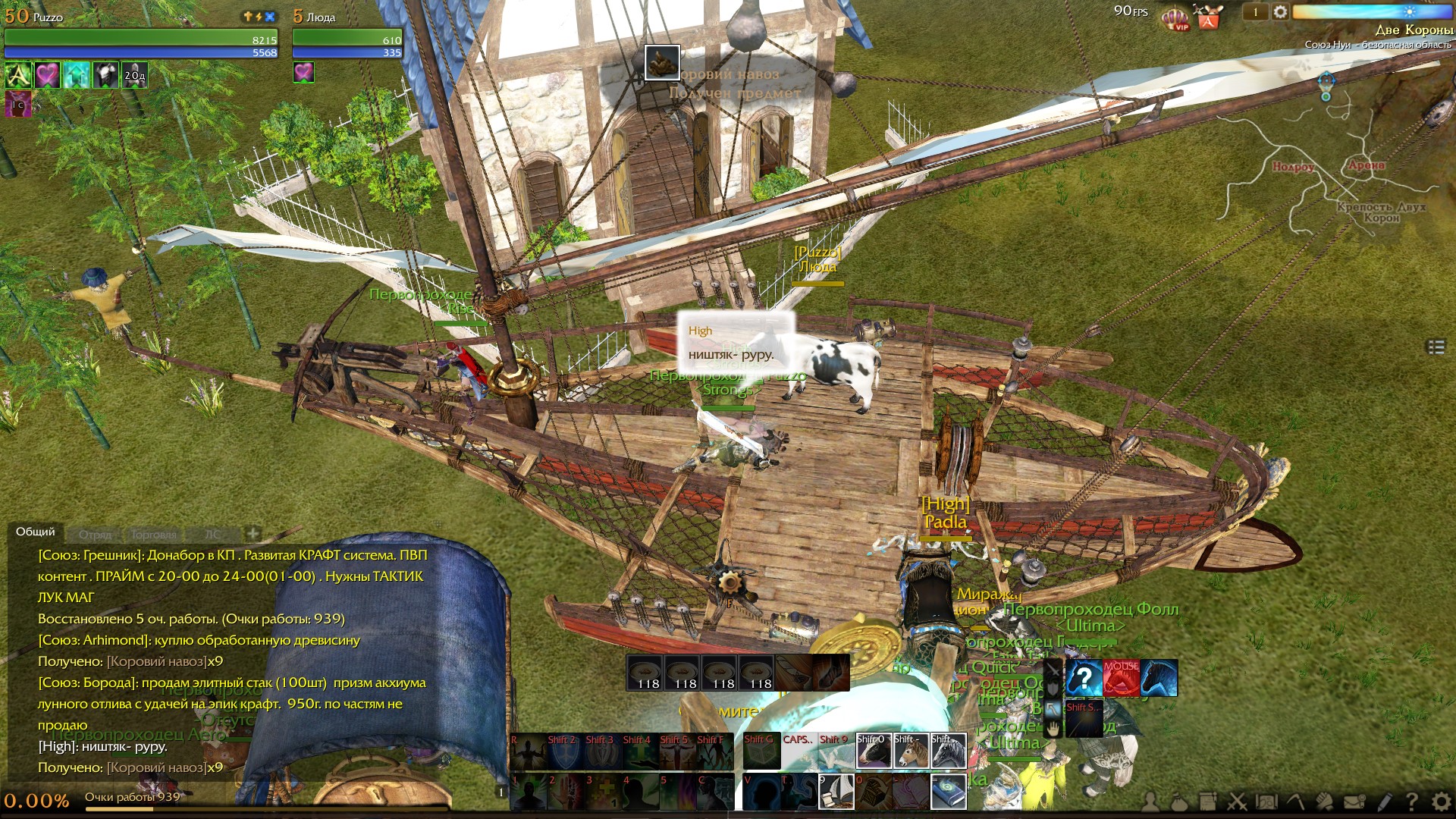The width and height of the screenshot is (1456, 819).
Task: Open the quest tracker list toggle
Action: point(1436,347)
